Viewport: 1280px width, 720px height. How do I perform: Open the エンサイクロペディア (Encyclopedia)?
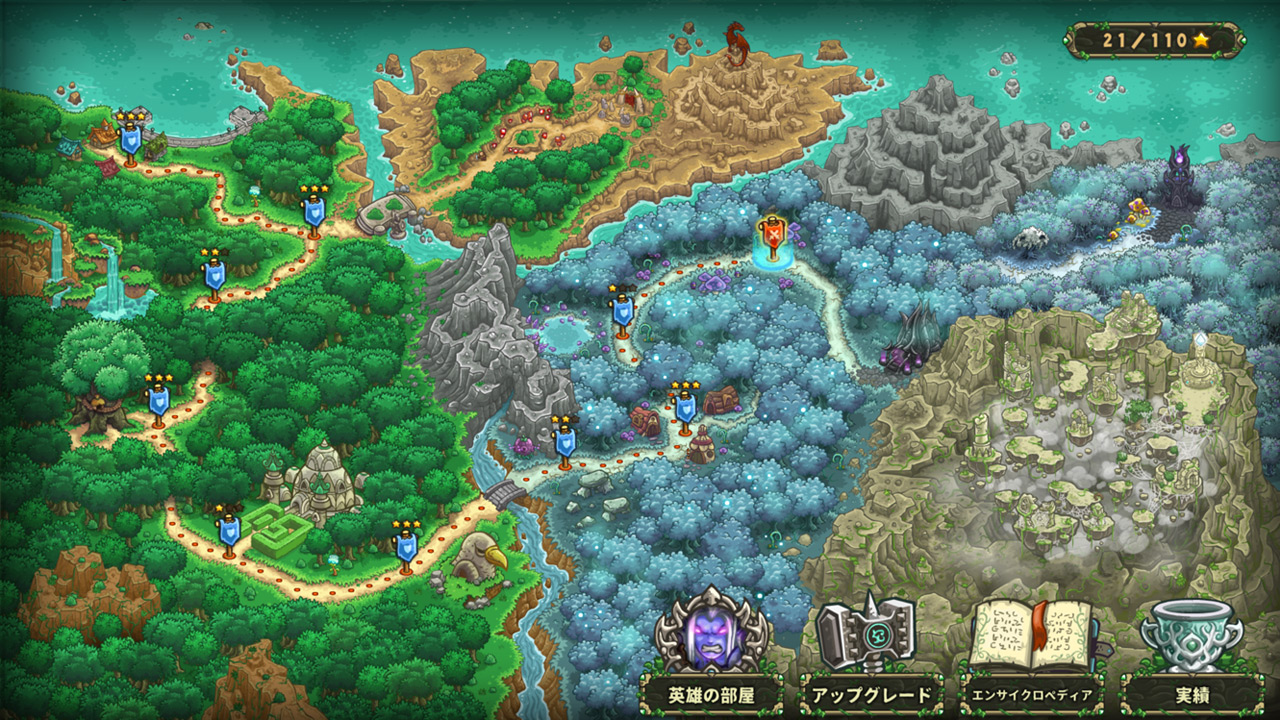click(x=1035, y=689)
